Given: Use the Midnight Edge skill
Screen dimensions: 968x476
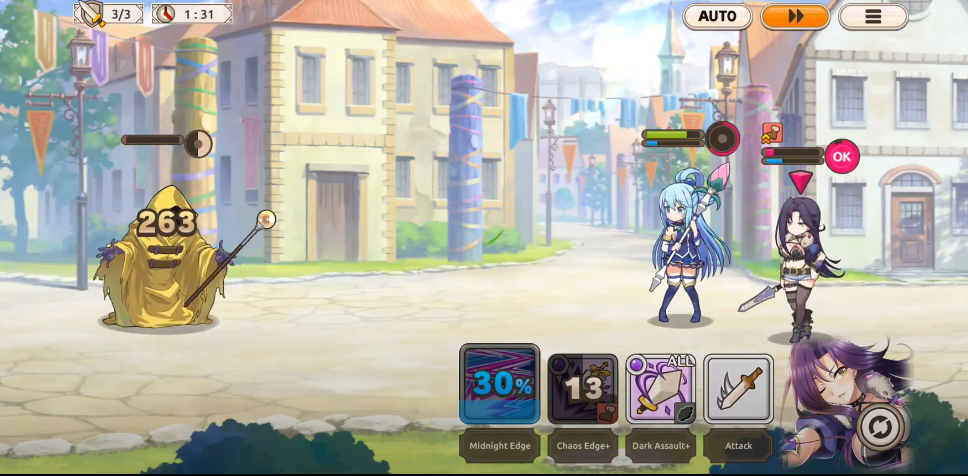Looking at the screenshot, I should (x=499, y=385).
